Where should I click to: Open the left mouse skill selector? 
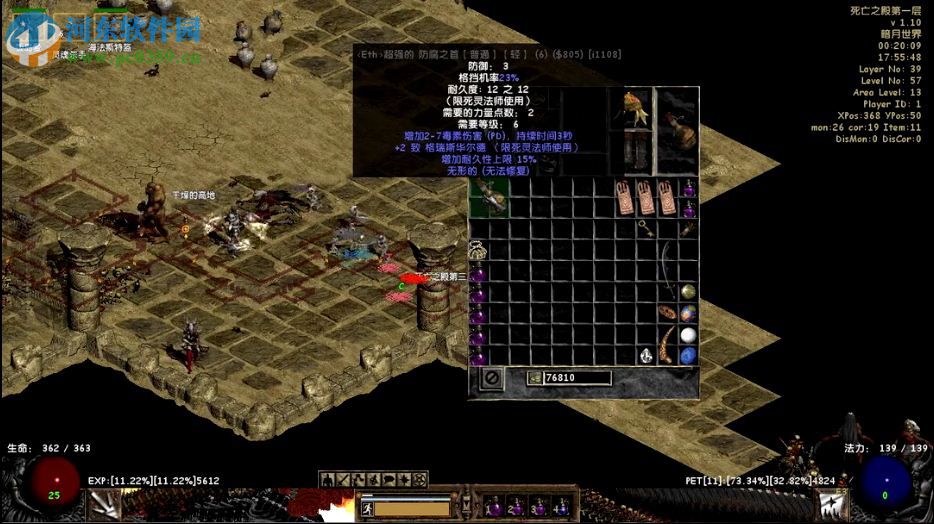click(105, 505)
